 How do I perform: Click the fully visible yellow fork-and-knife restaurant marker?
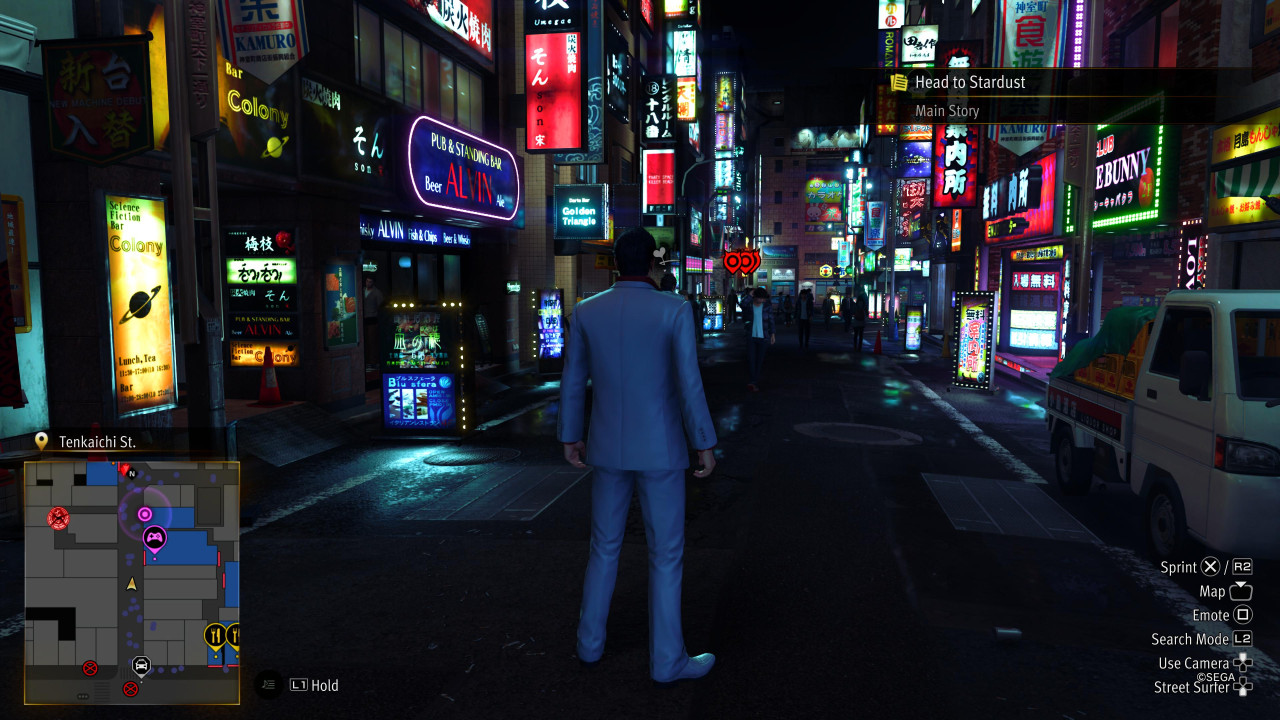[214, 634]
